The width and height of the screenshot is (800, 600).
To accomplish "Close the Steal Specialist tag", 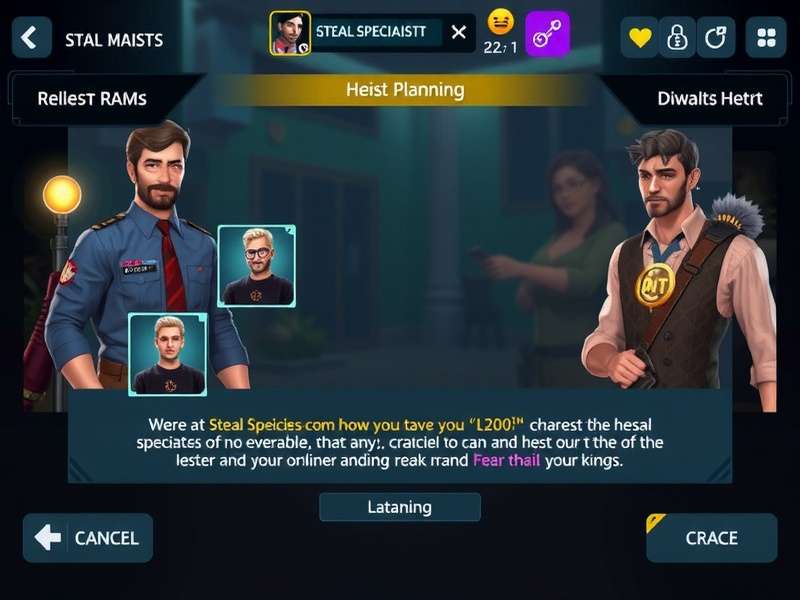I will [458, 32].
